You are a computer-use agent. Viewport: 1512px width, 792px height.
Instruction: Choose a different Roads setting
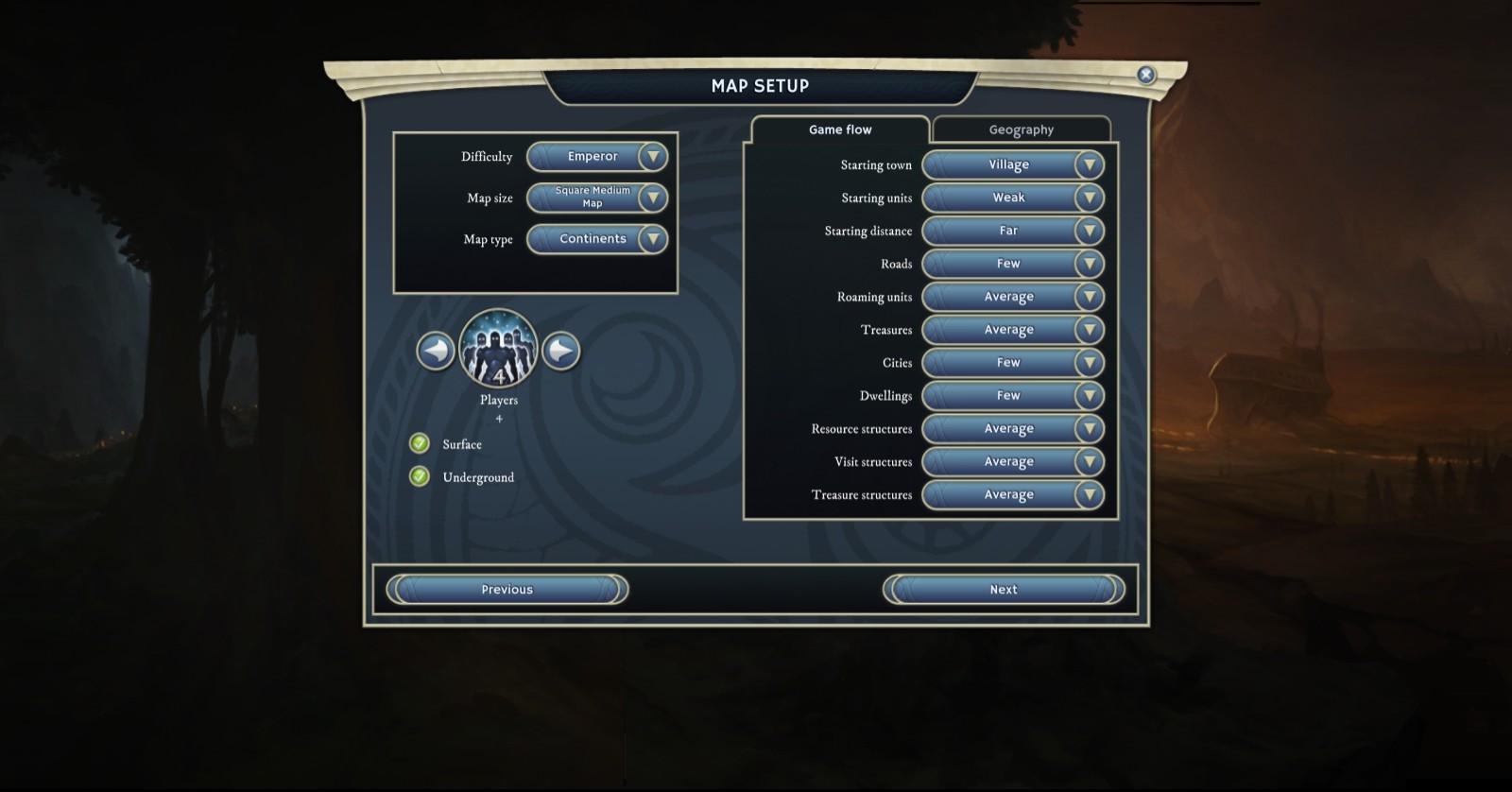click(1013, 264)
